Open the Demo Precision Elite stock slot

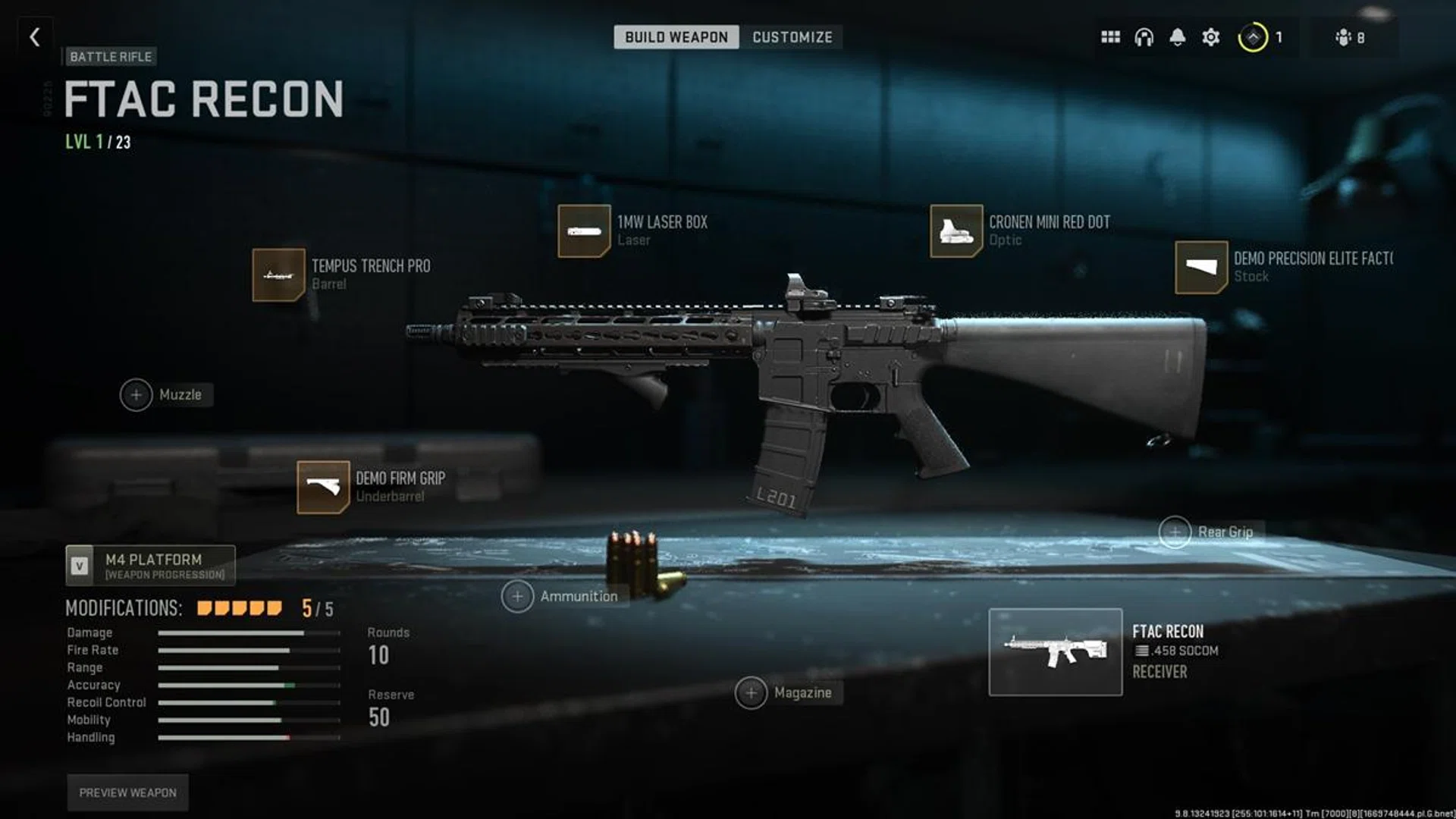pos(1201,267)
